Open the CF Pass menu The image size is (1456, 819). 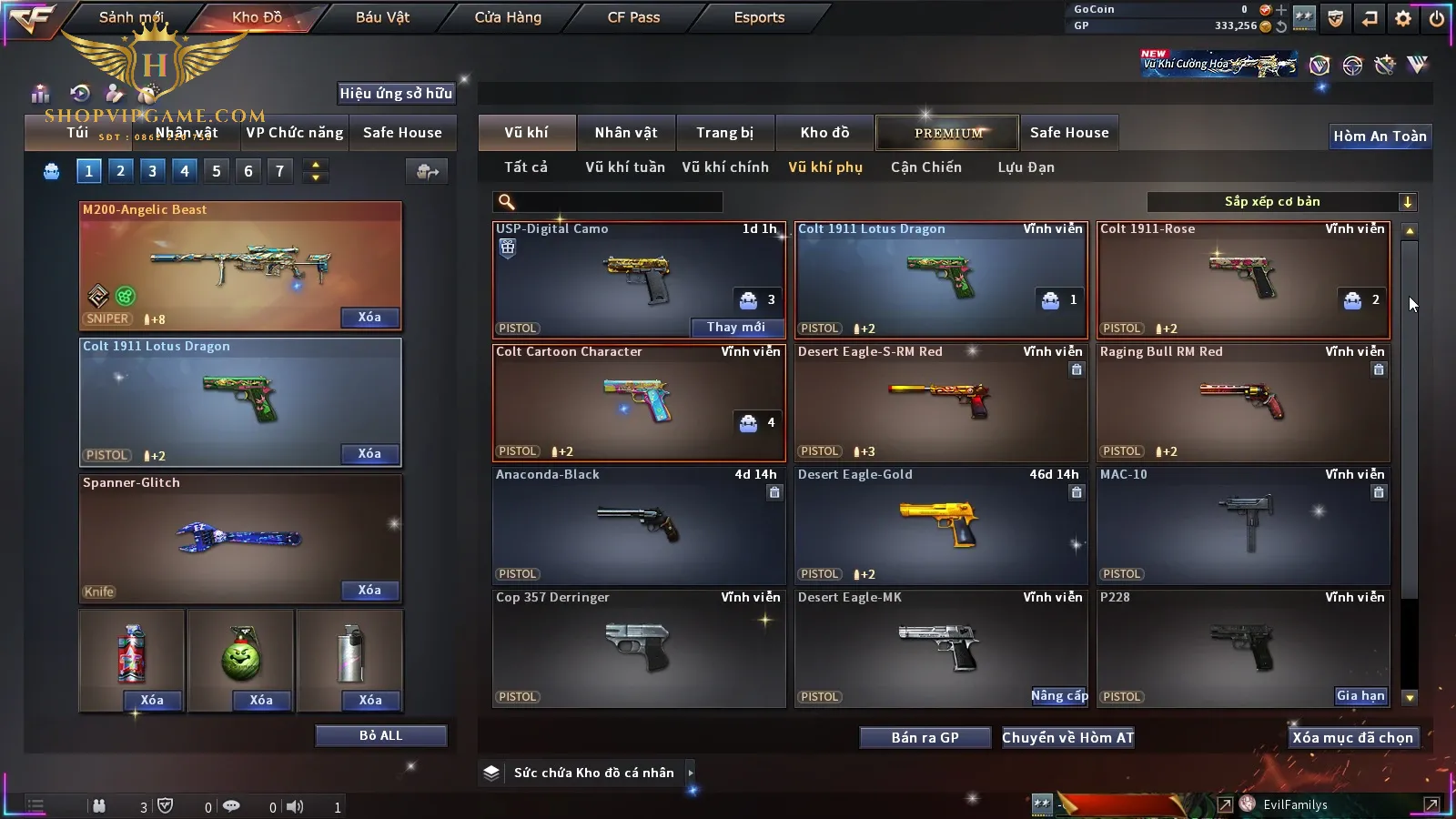coord(633,17)
